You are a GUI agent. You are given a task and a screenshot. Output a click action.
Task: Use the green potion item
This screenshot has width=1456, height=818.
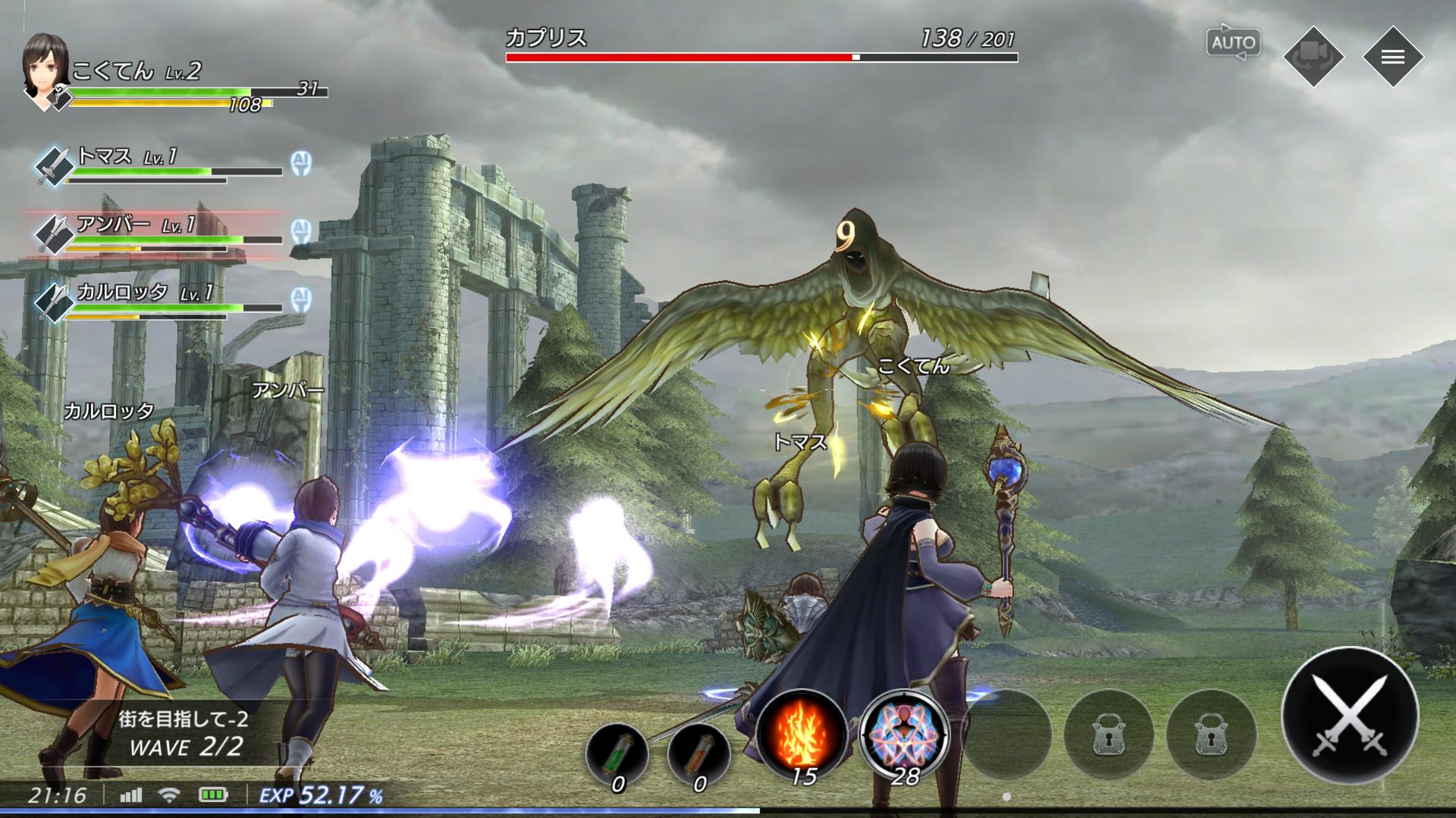click(617, 752)
